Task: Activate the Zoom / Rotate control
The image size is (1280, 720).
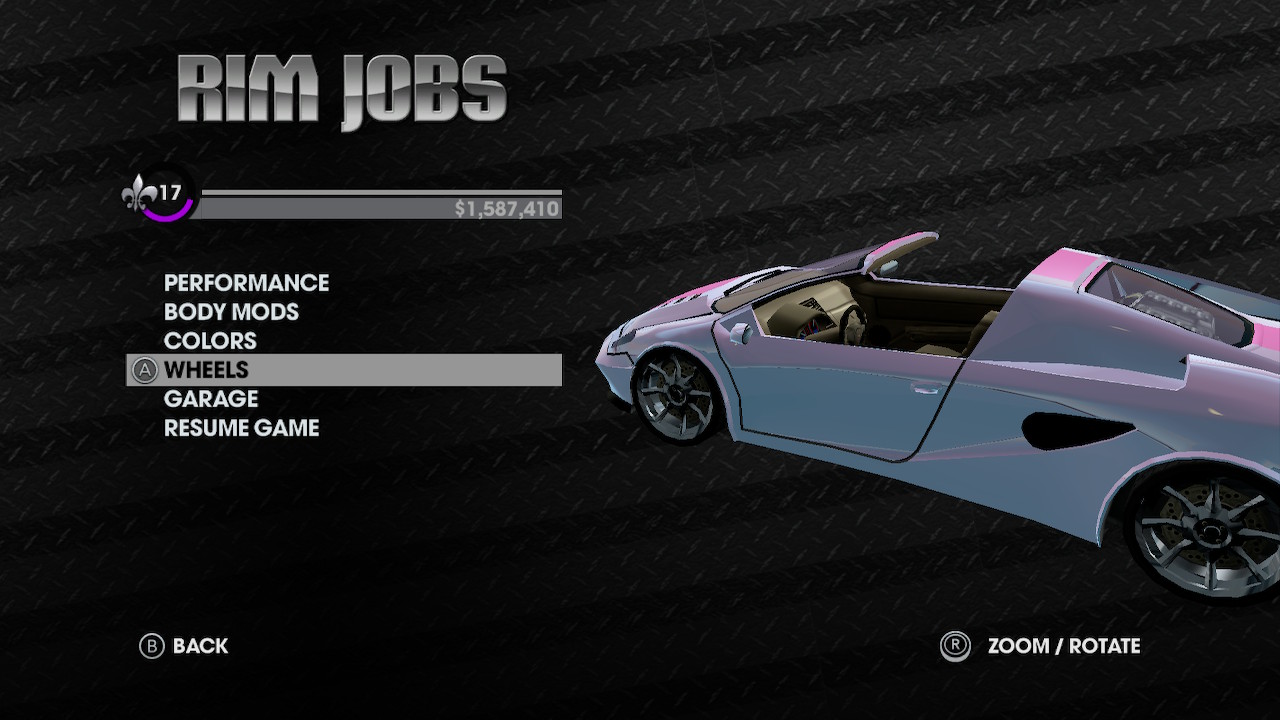Action: click(x=1063, y=646)
